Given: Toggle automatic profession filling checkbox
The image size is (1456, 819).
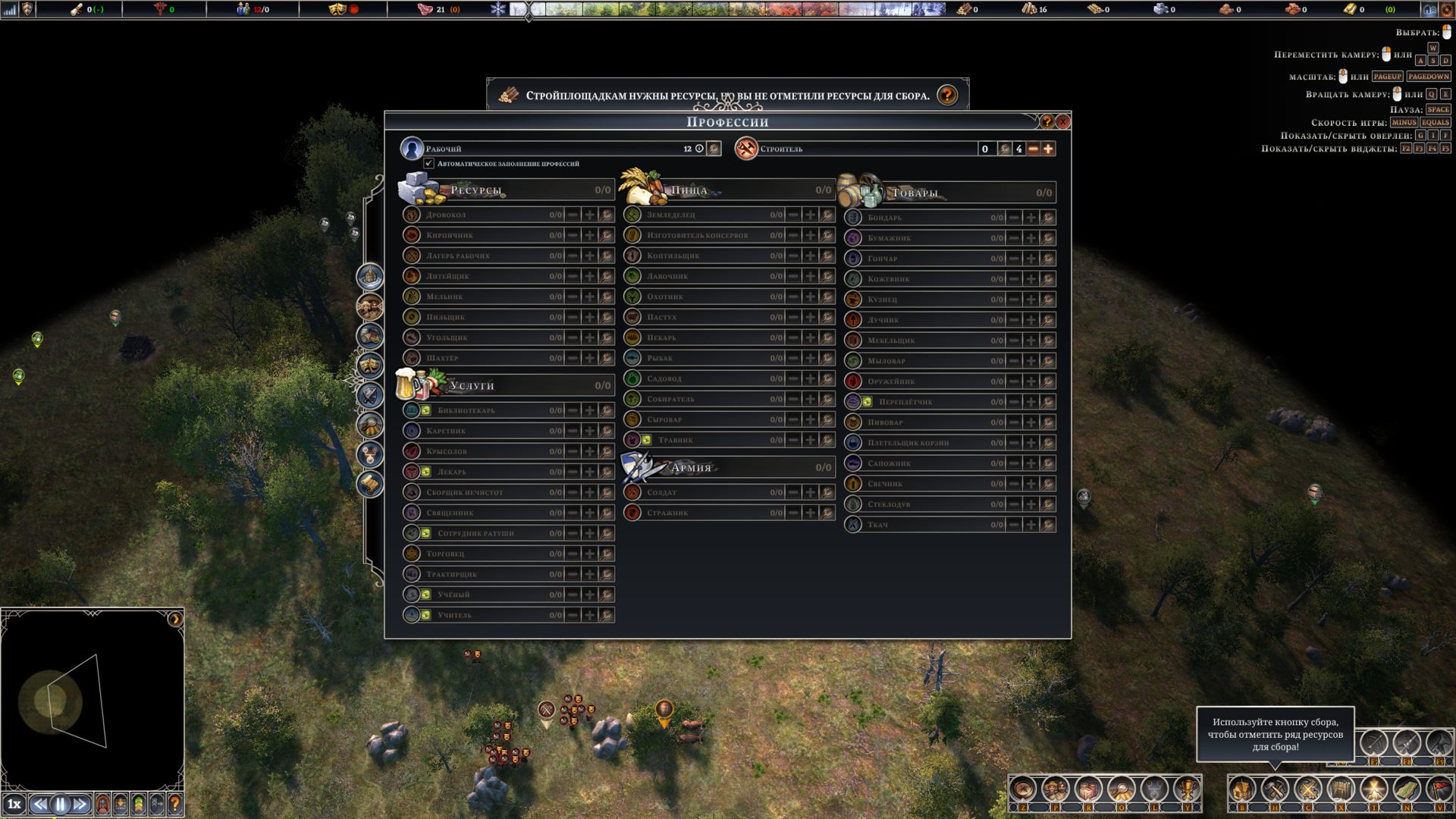Looking at the screenshot, I should point(429,163).
